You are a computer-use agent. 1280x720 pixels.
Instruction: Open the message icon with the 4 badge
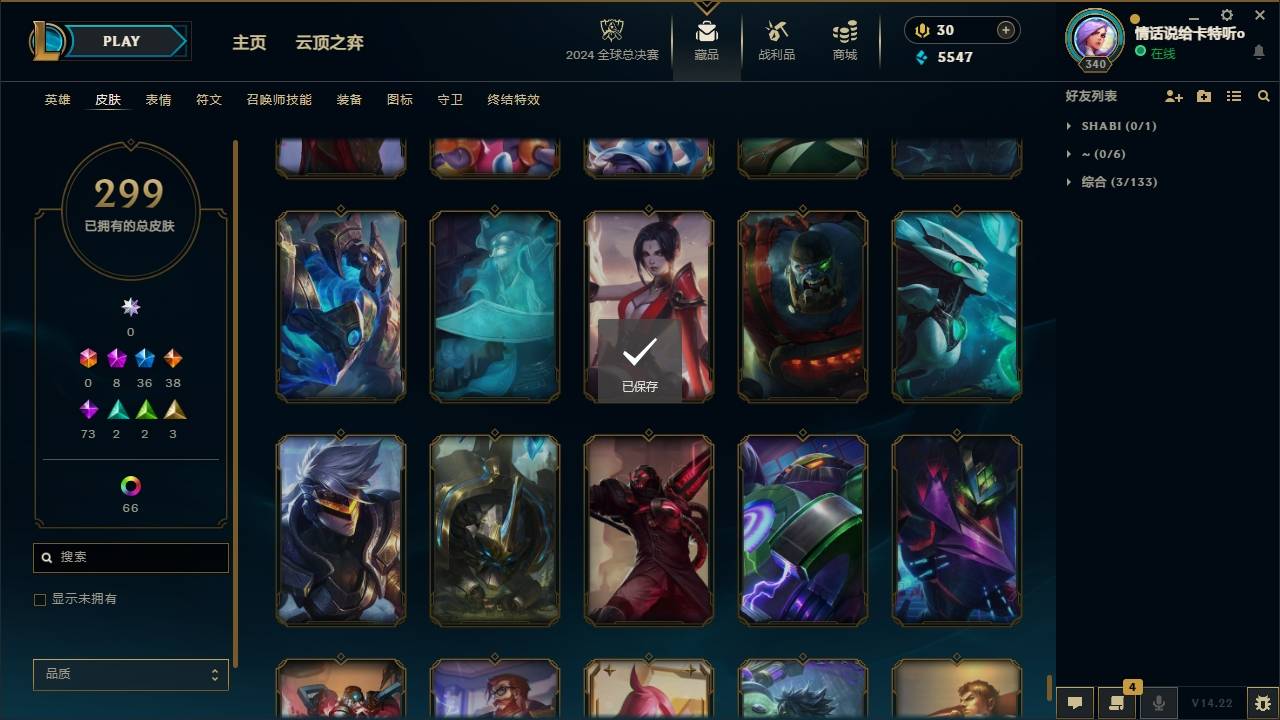point(1116,702)
